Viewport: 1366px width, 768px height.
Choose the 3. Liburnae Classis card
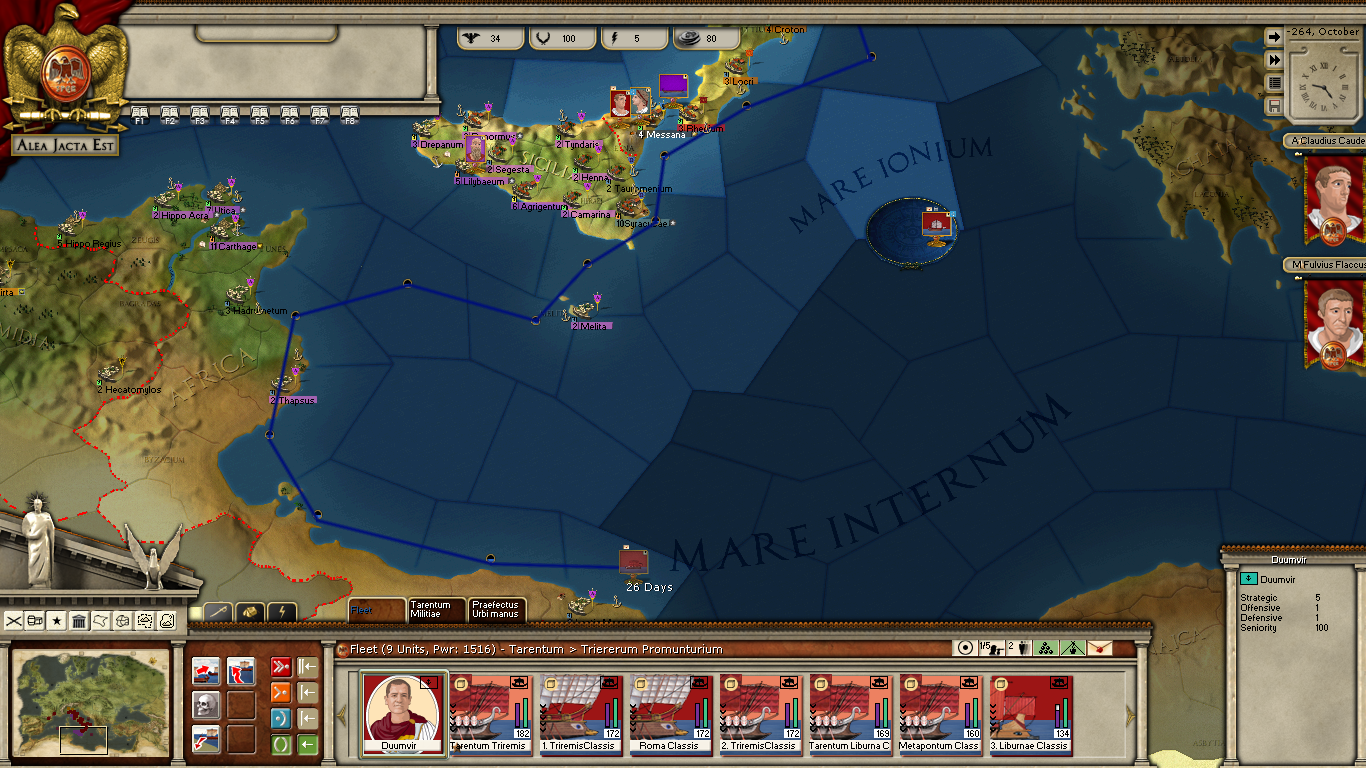pyautogui.click(x=1030, y=712)
